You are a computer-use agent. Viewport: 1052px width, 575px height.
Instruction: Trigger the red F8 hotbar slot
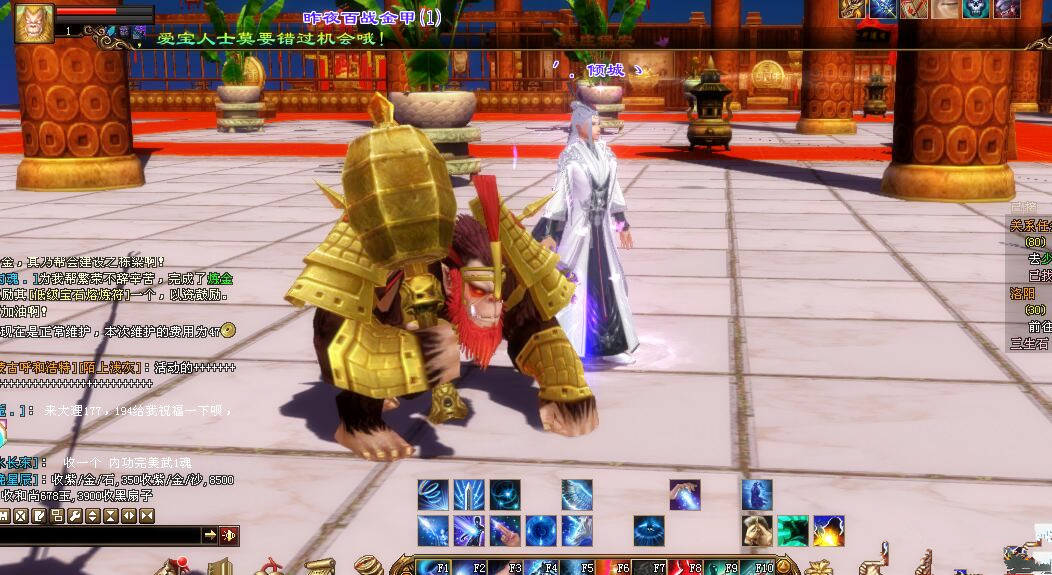coord(685,567)
